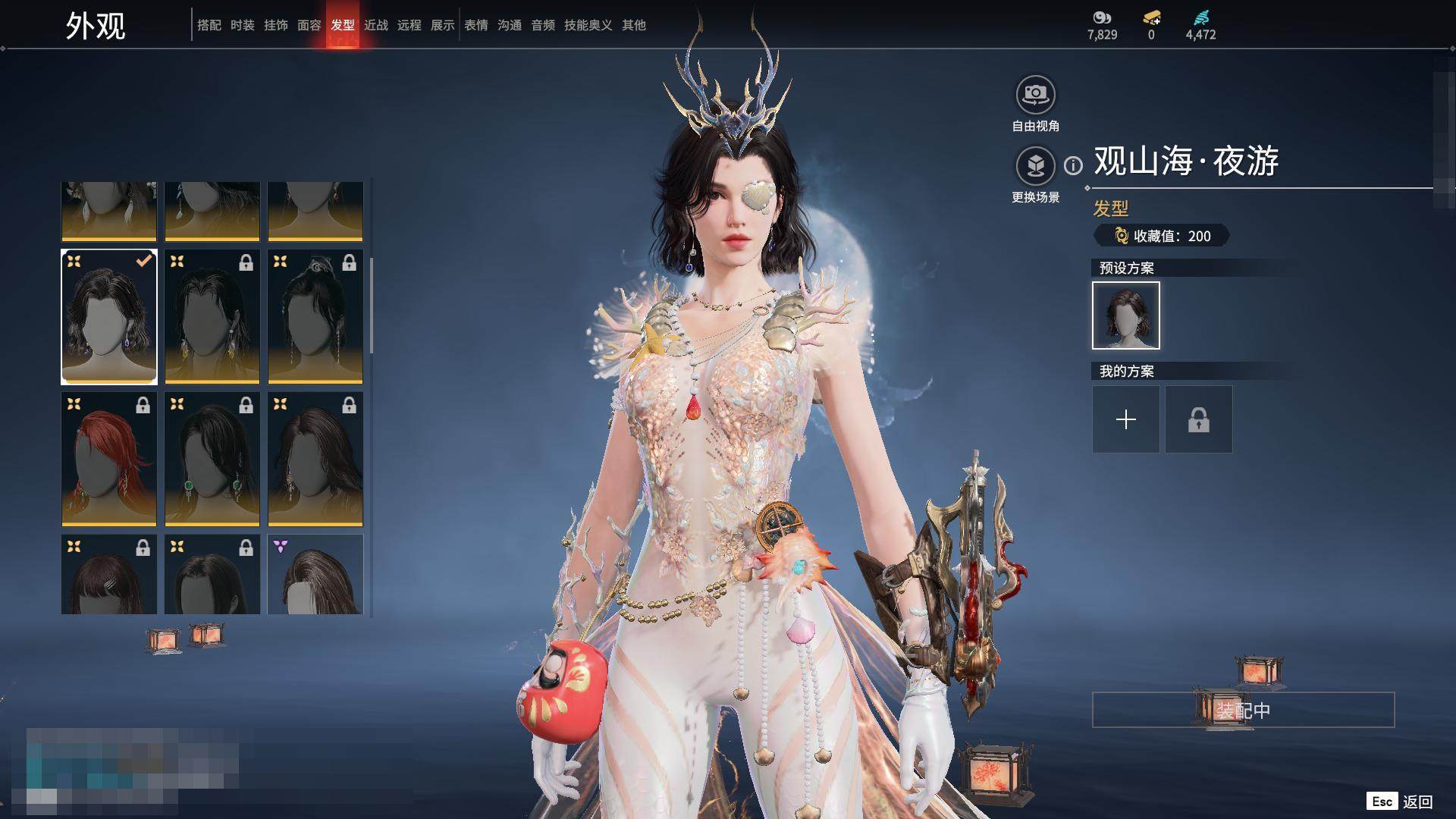Toggle the 自由视角 camera button
Screen dimensions: 1456x819
[1035, 95]
